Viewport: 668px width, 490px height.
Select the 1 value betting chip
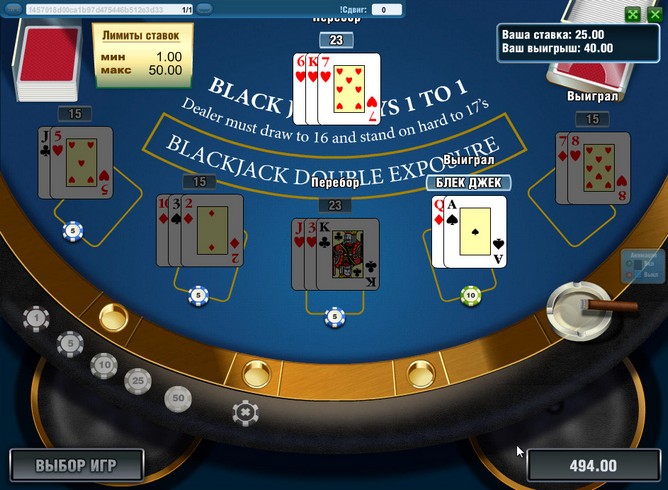coord(37,319)
